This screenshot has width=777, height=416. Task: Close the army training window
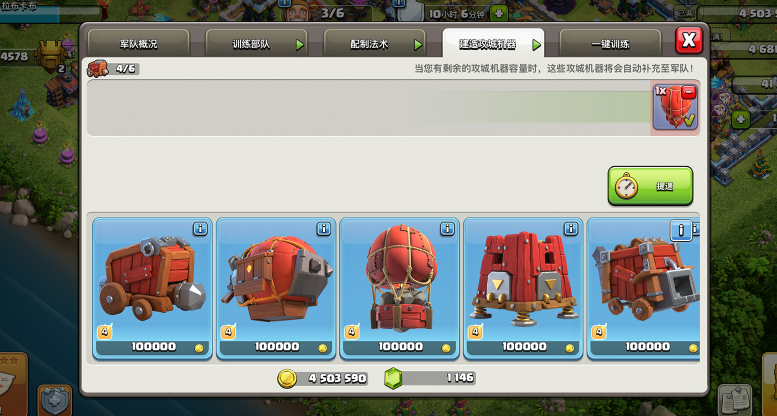pos(688,41)
